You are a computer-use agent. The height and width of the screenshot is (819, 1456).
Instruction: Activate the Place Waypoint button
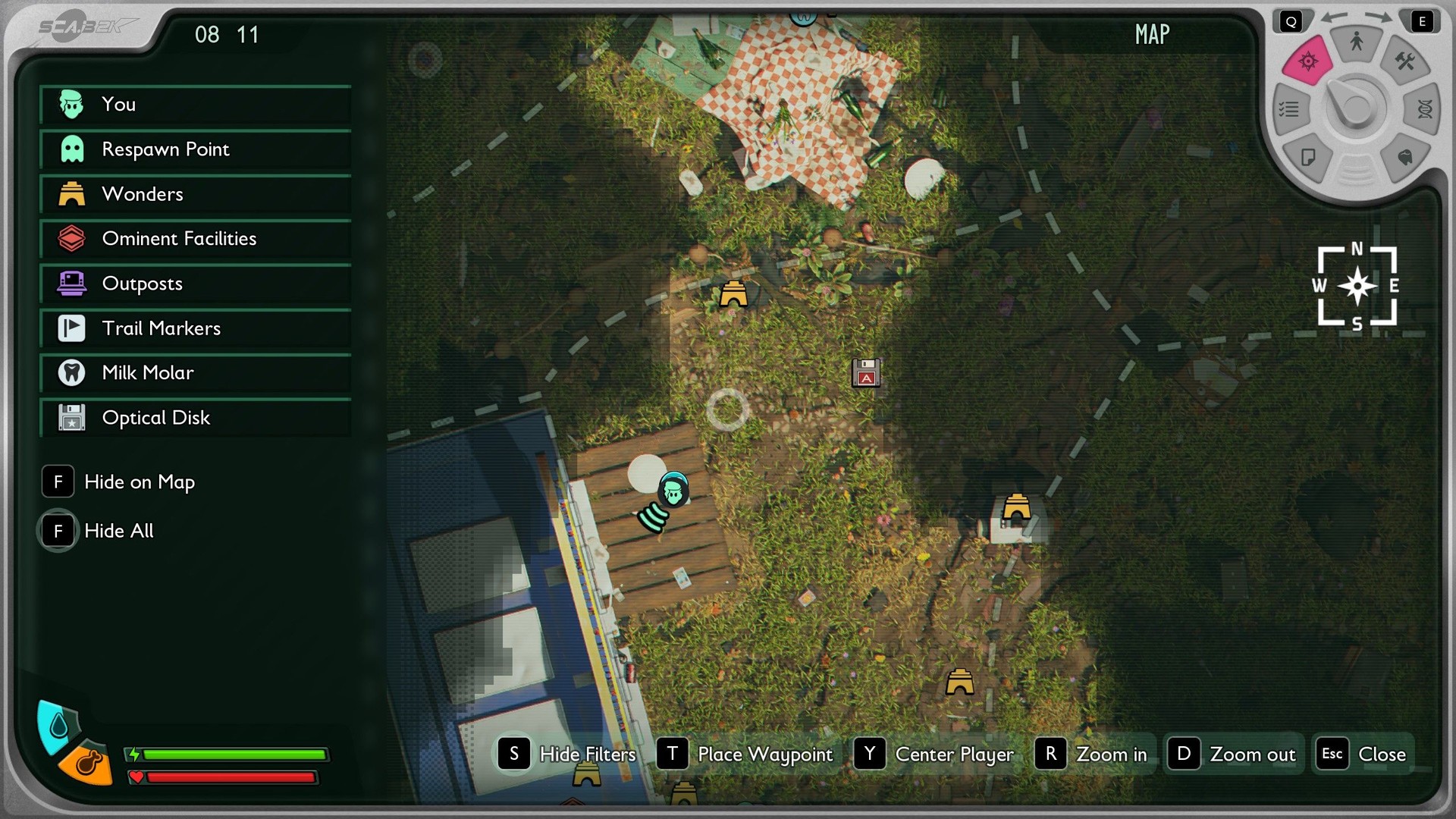pyautogui.click(x=745, y=754)
